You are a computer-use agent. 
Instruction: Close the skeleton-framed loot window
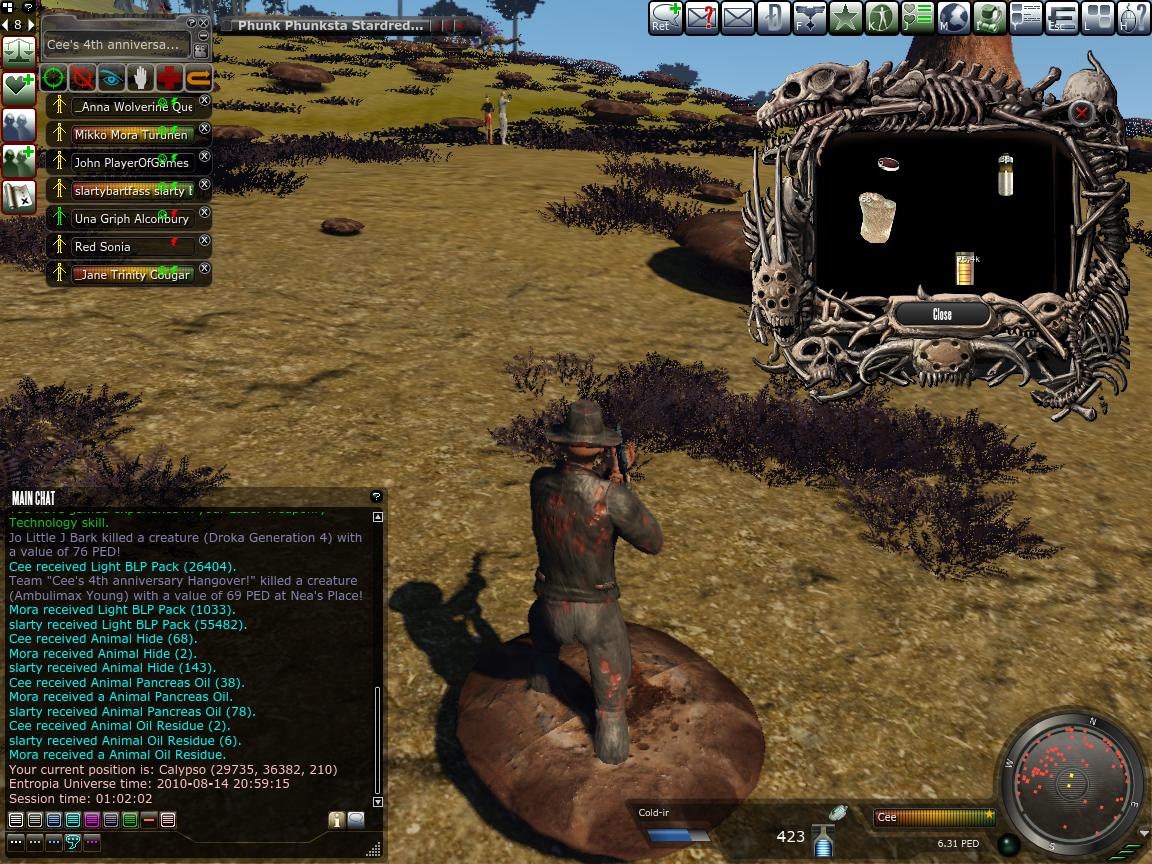pyautogui.click(x=942, y=314)
